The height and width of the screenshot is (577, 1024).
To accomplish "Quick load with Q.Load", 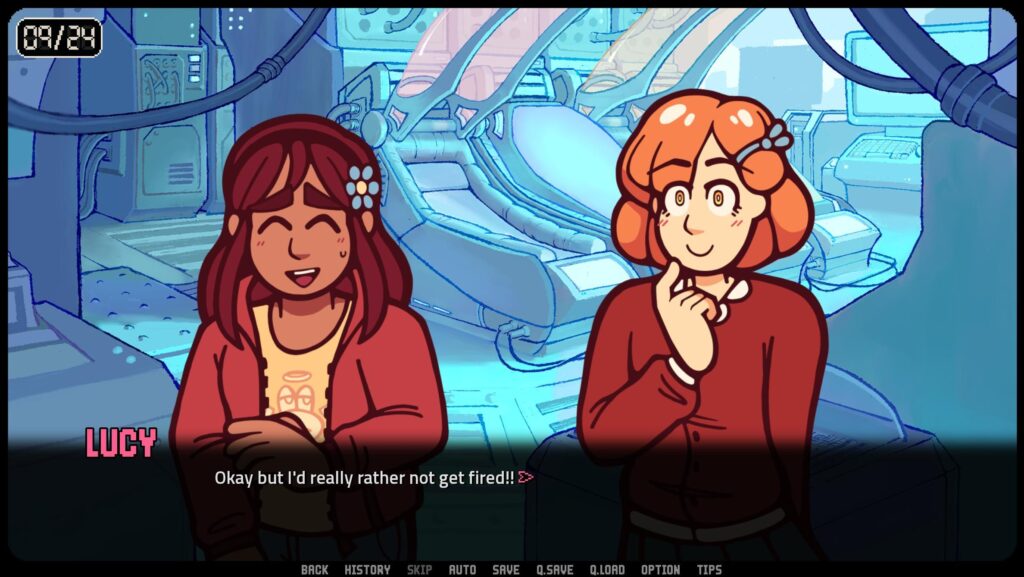I will click(x=607, y=570).
